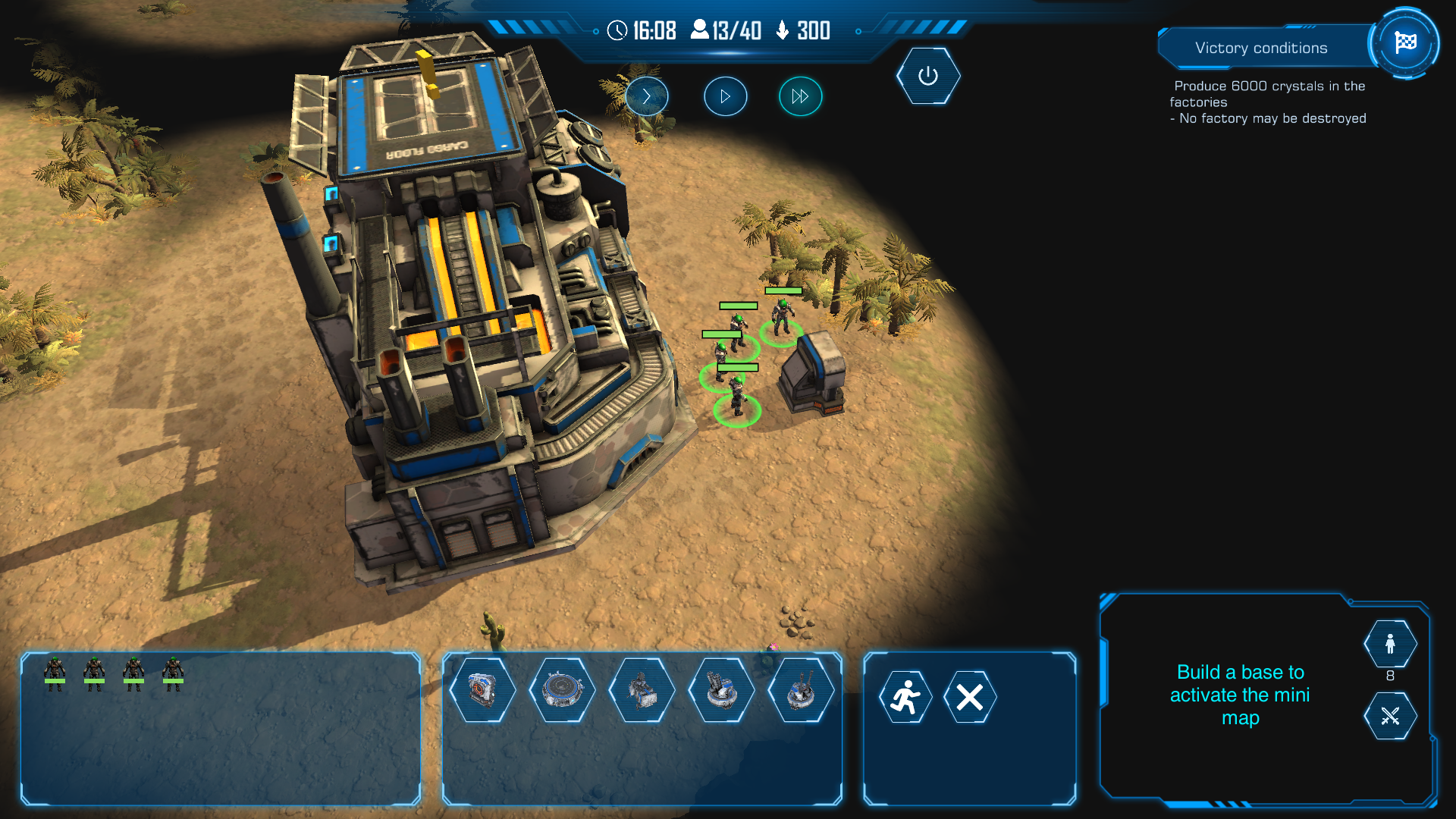Cancel with the X command button
Image resolution: width=1456 pixels, height=819 pixels.
(x=970, y=697)
